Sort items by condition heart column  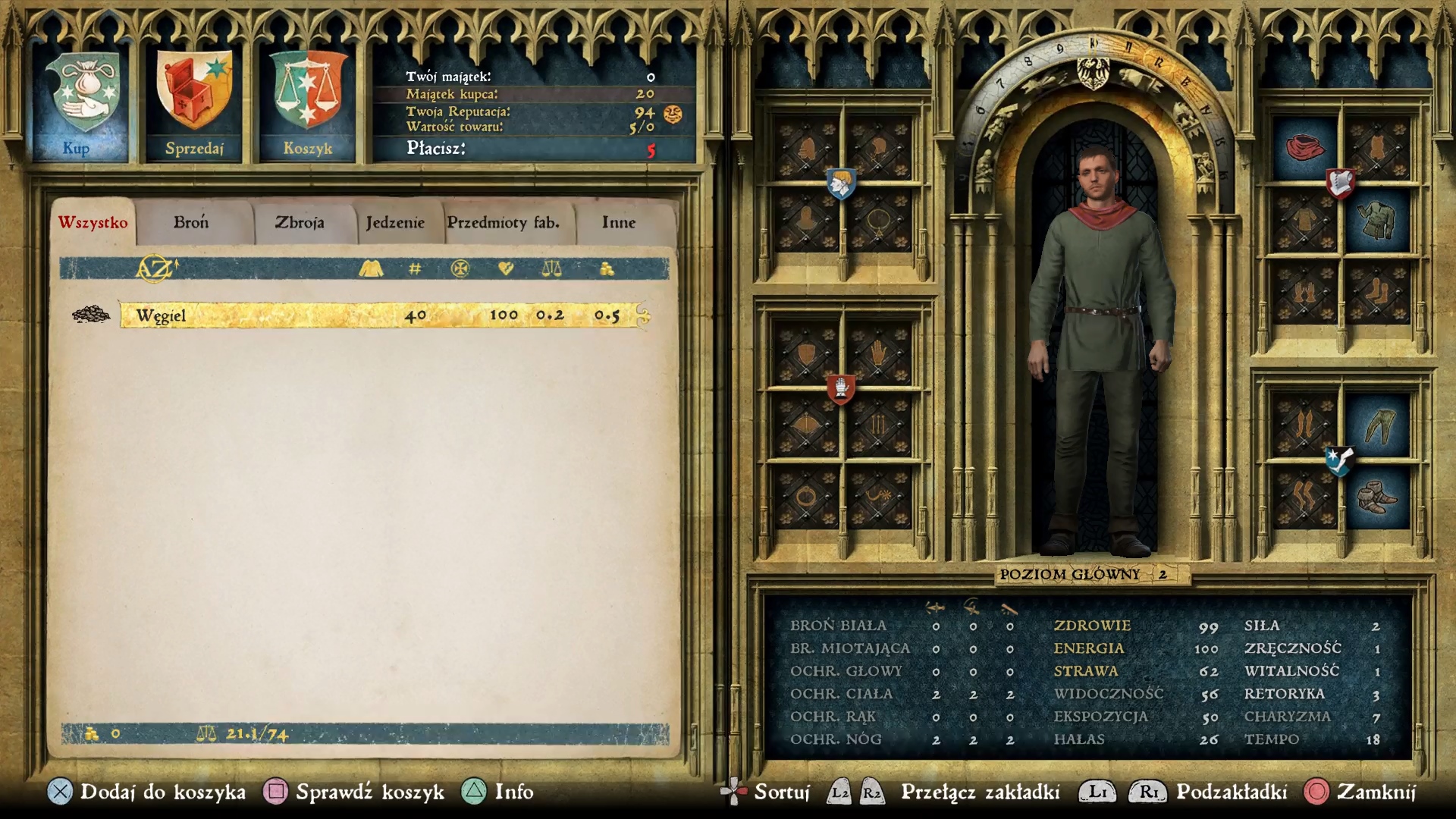[506, 268]
